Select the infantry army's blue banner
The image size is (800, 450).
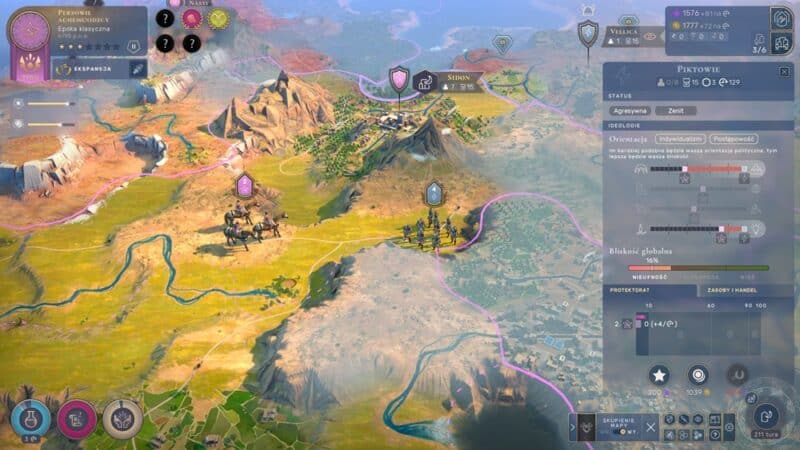[x=434, y=192]
